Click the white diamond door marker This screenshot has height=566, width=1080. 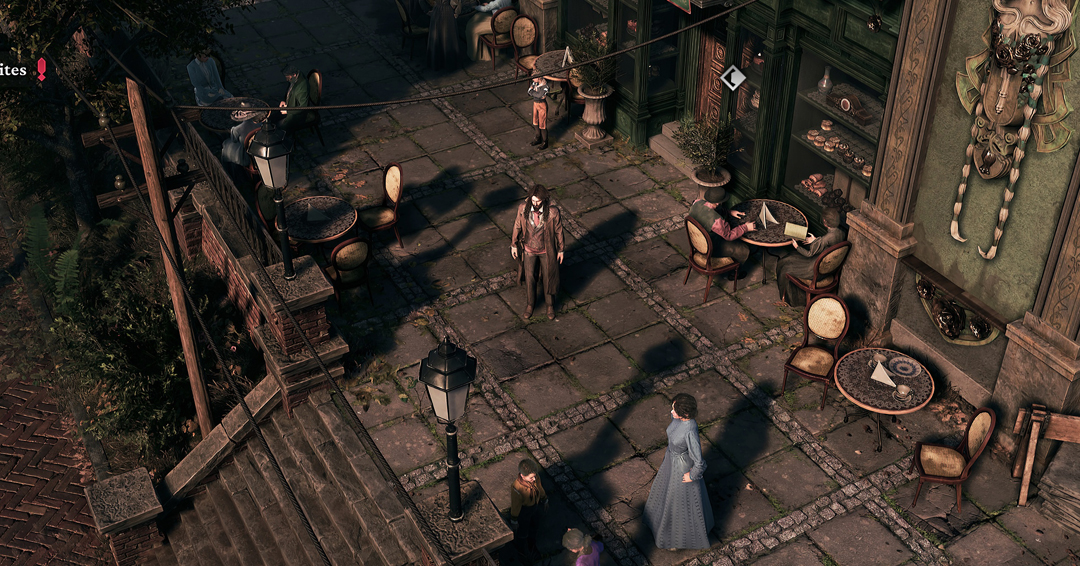point(733,78)
